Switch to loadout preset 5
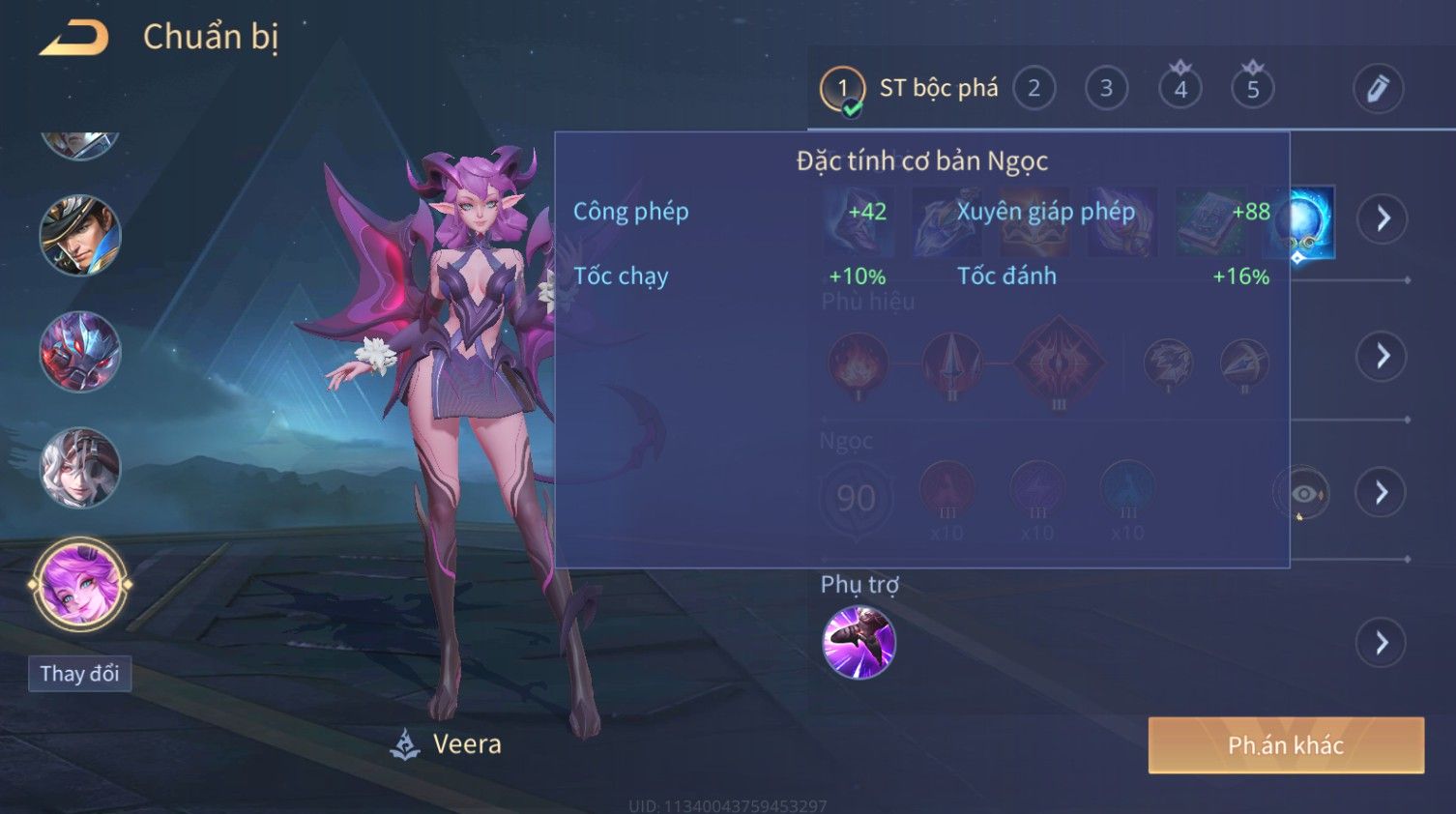 [x=1252, y=89]
